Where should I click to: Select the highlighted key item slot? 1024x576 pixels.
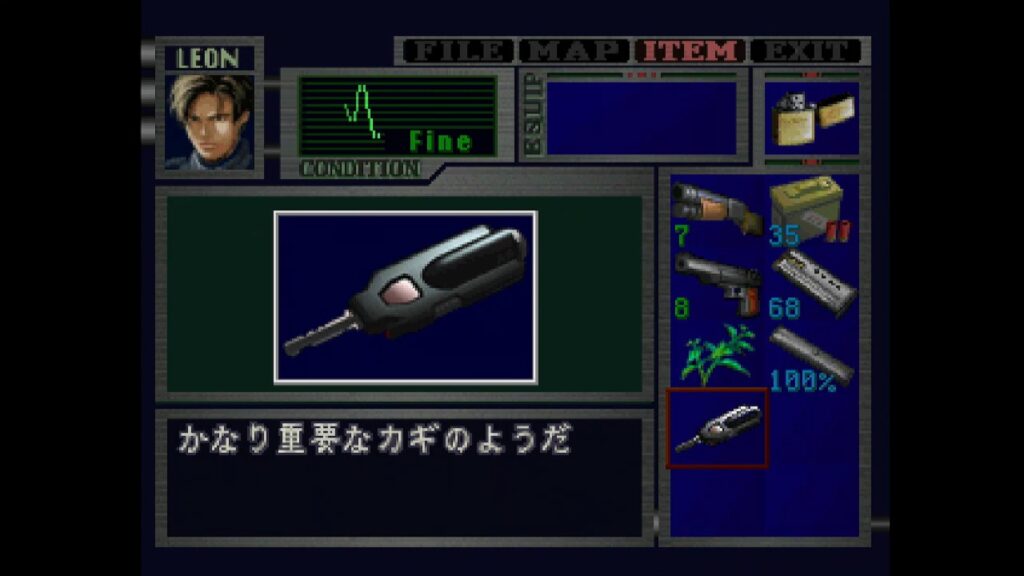[x=716, y=428]
